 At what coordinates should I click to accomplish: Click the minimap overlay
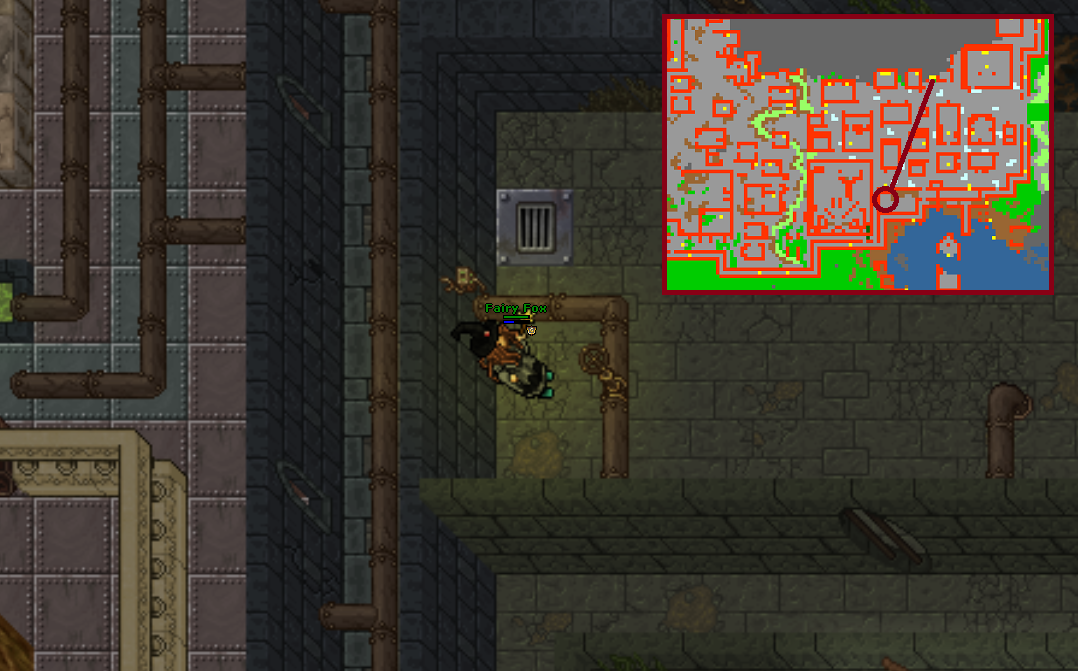pos(857,154)
